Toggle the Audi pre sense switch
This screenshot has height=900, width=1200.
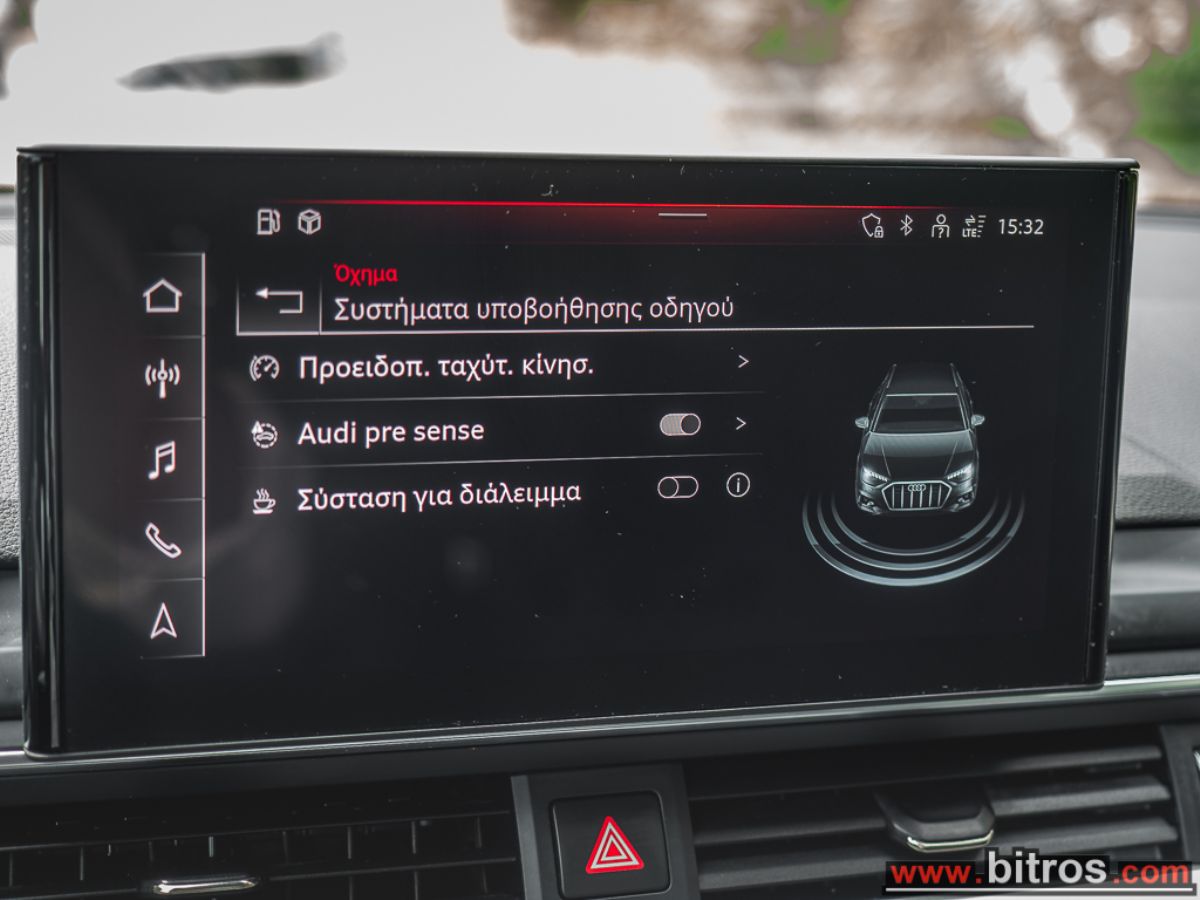tap(680, 425)
